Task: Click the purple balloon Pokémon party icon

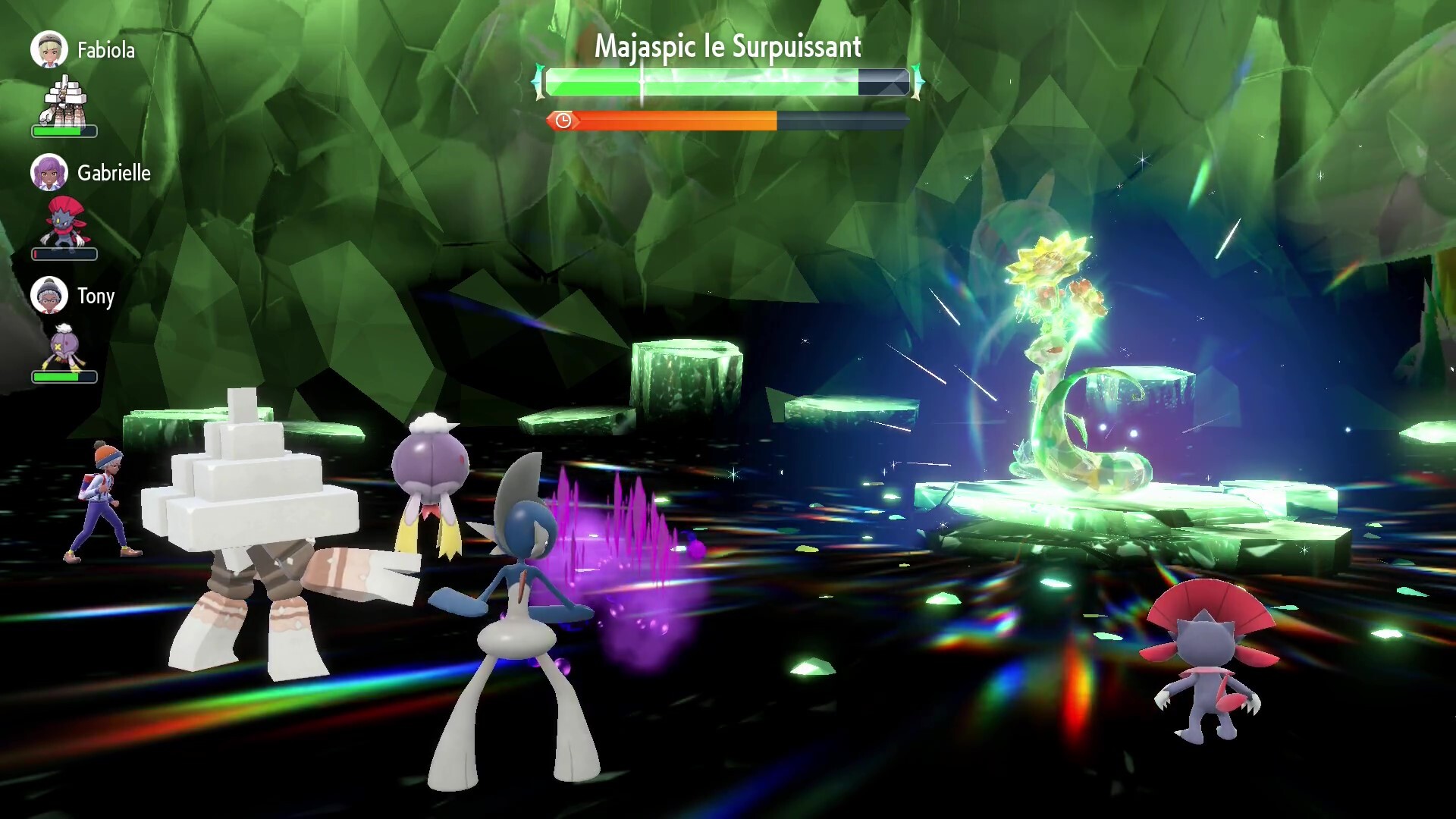Action: pos(64,347)
